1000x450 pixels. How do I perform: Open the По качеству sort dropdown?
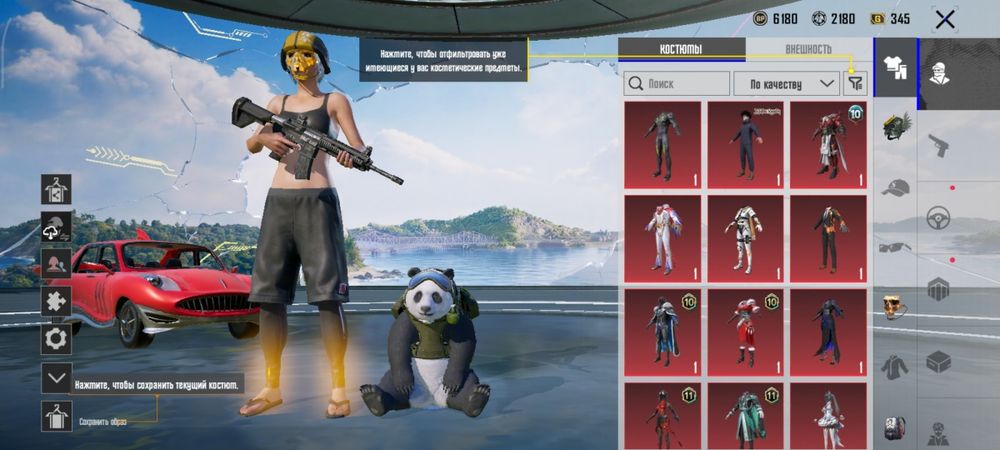pos(786,83)
